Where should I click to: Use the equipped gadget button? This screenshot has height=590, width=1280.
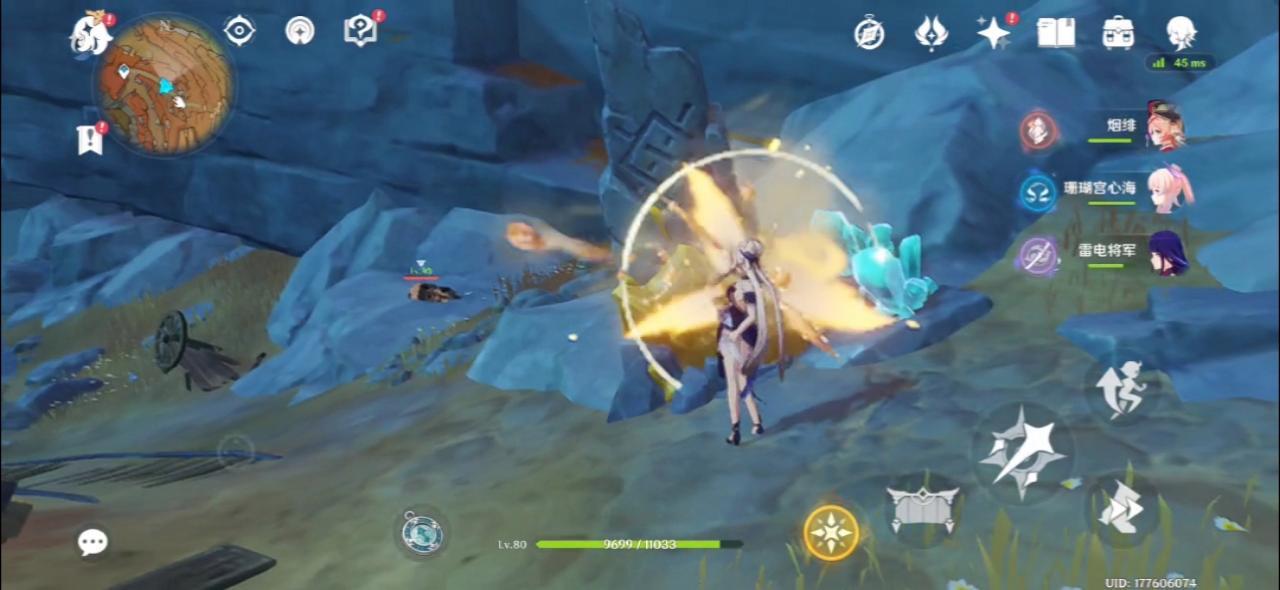pyautogui.click(x=422, y=532)
